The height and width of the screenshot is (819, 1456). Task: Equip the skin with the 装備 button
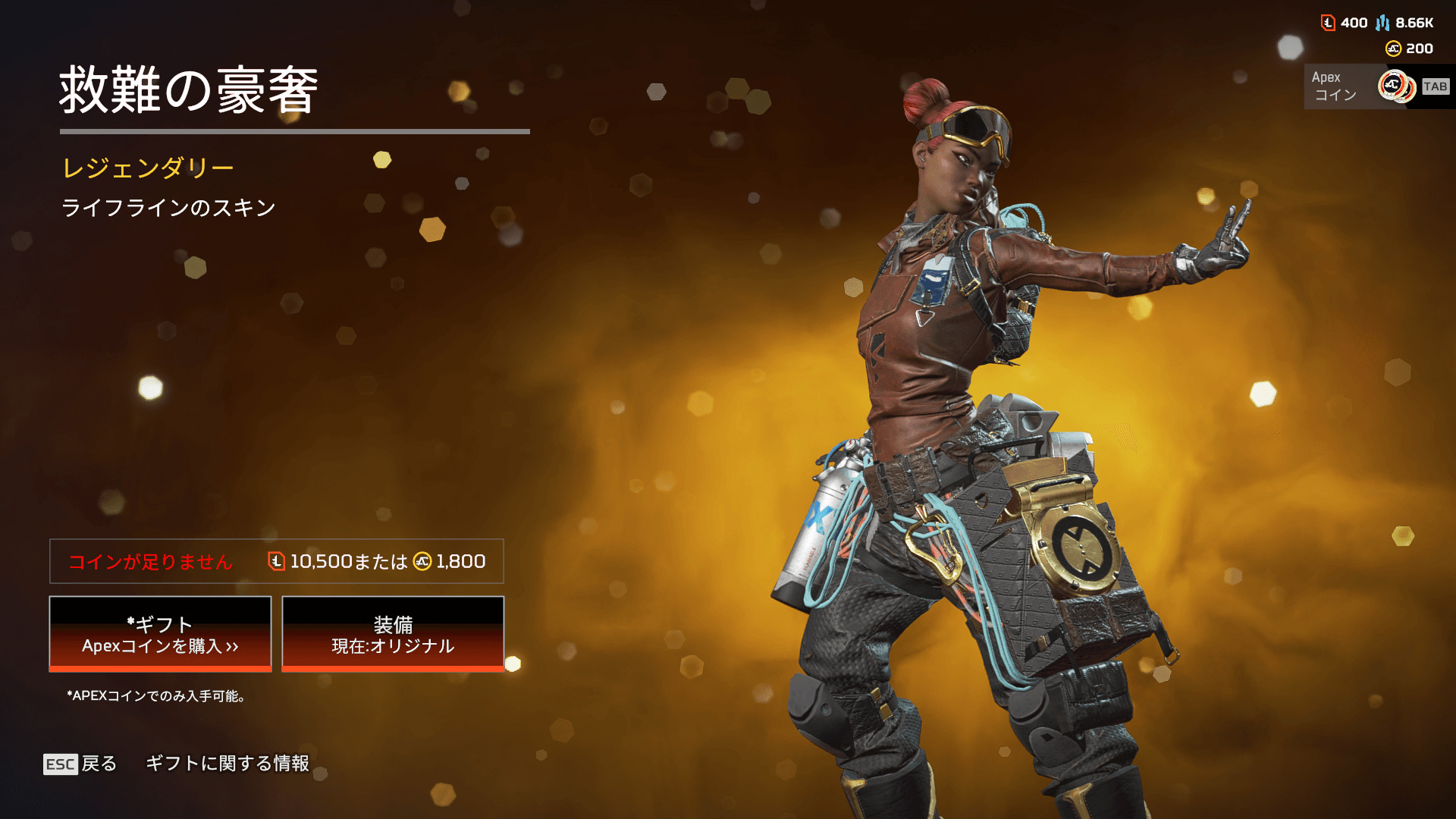[393, 634]
